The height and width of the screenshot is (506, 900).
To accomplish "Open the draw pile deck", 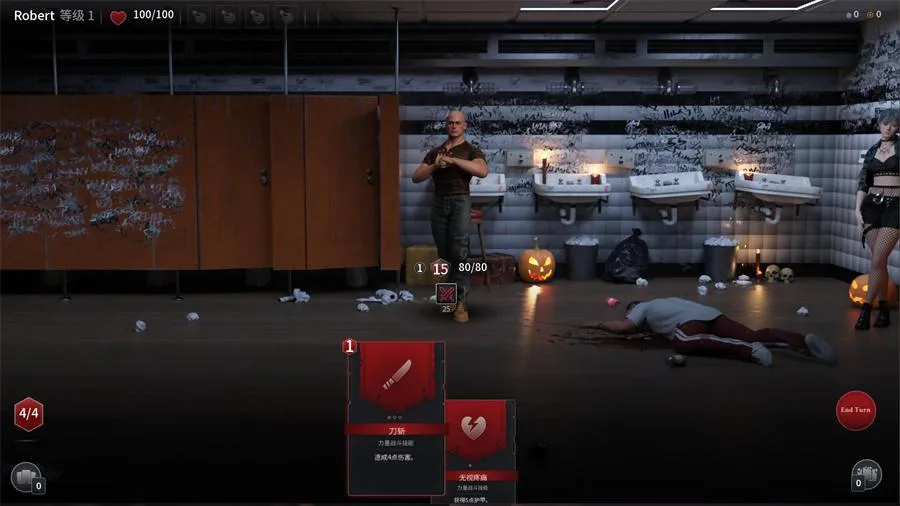I will (x=24, y=476).
